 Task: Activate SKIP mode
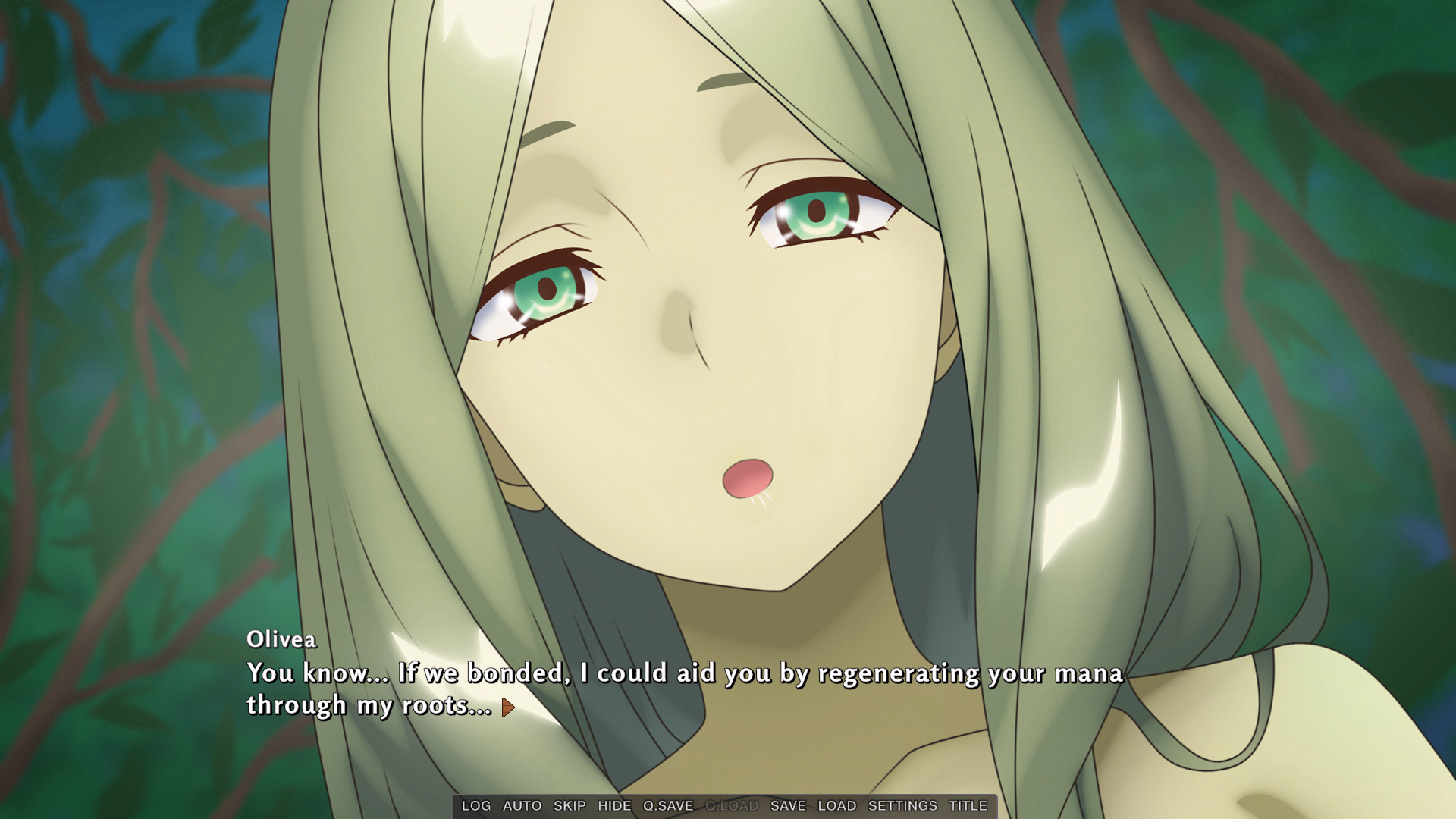pyautogui.click(x=570, y=806)
